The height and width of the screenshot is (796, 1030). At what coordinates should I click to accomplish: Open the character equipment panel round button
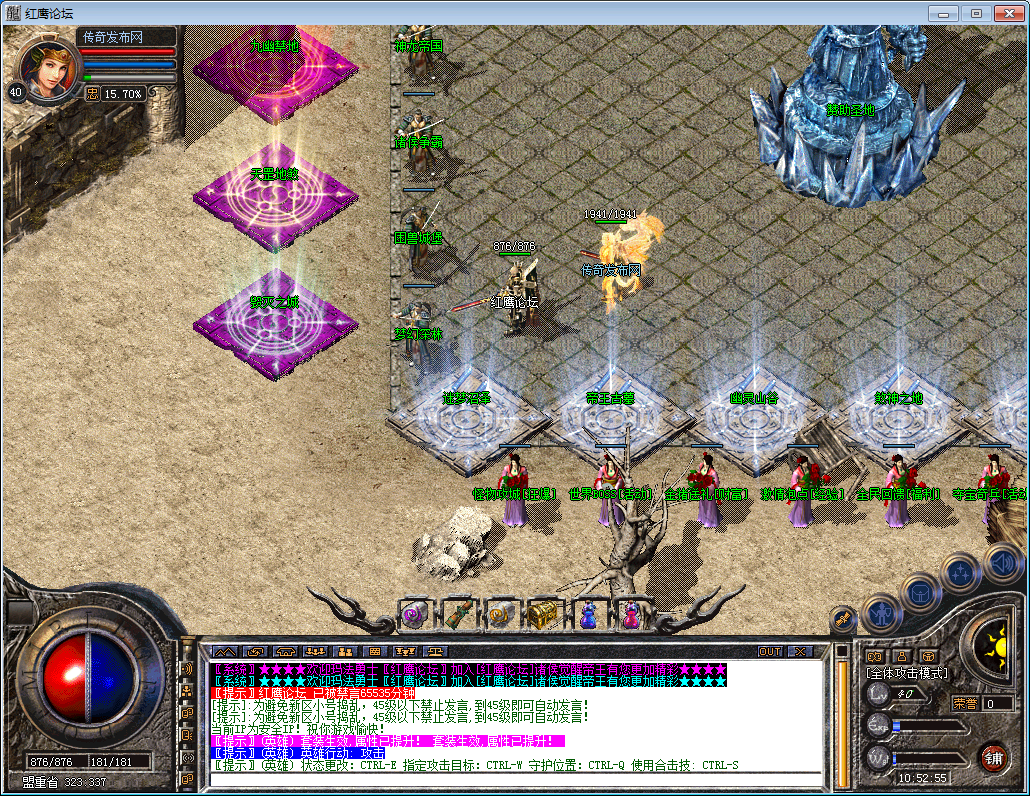pos(881,611)
